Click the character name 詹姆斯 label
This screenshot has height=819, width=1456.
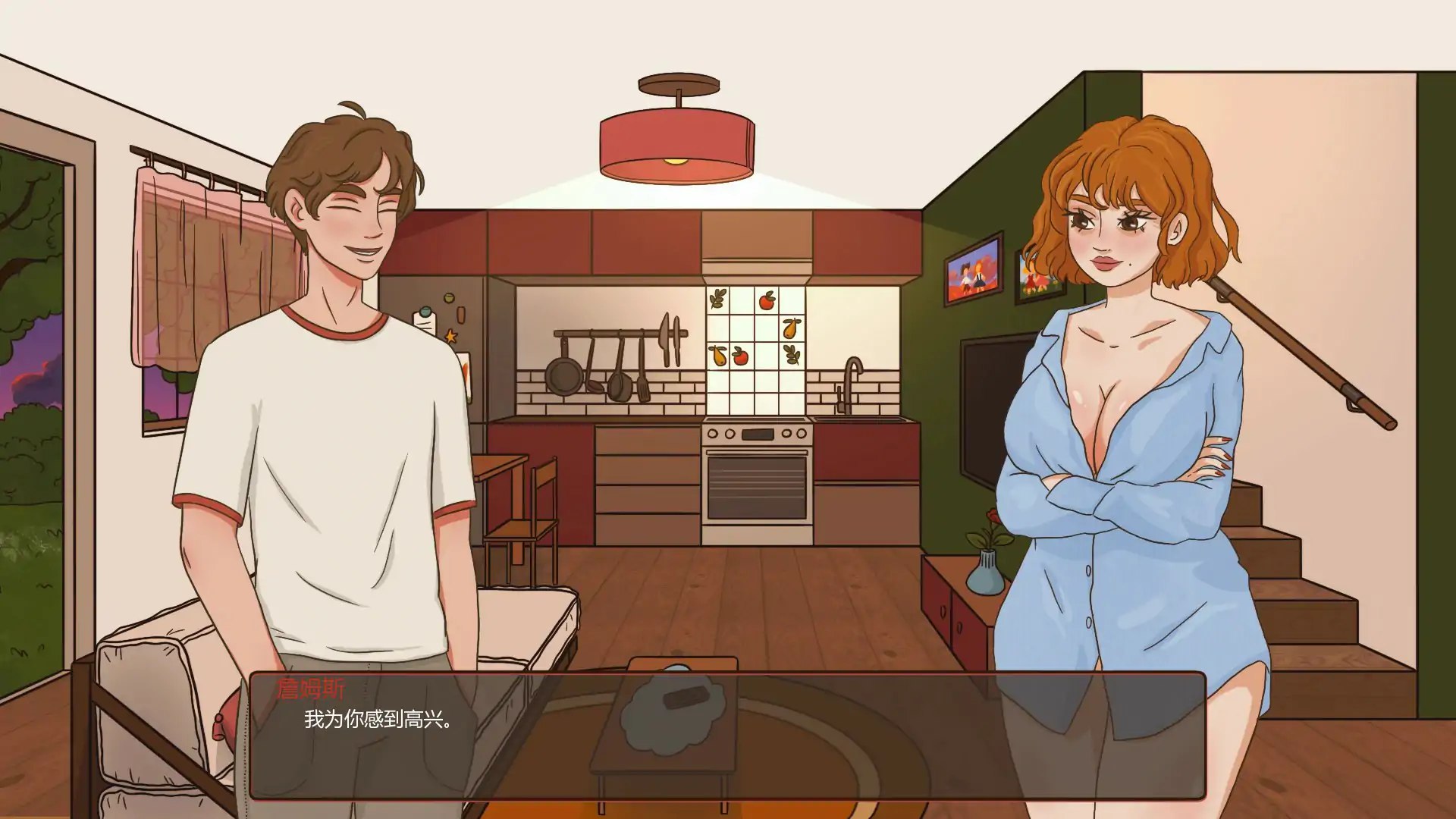click(310, 689)
